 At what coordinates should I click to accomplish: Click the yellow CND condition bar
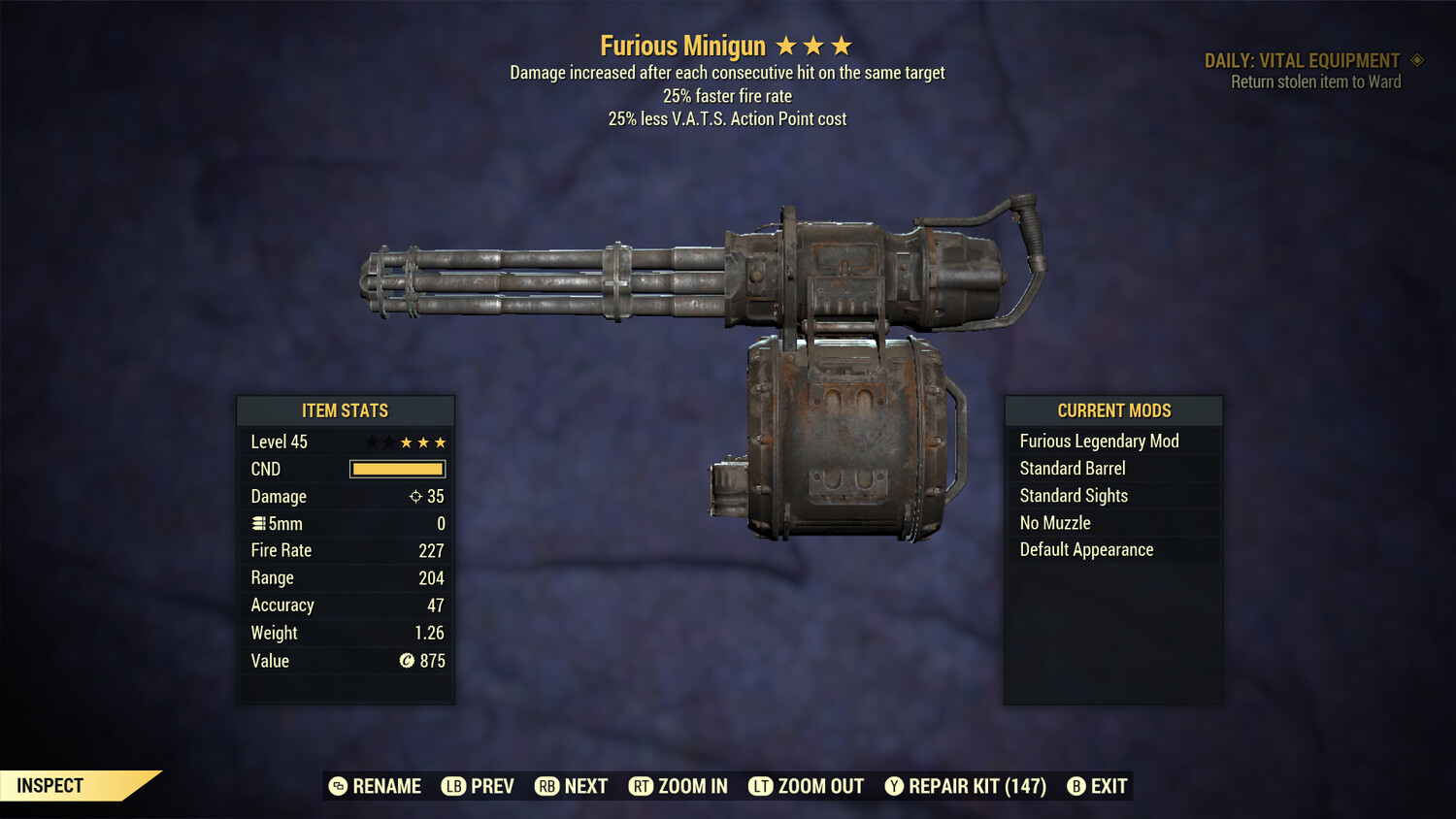coord(397,469)
